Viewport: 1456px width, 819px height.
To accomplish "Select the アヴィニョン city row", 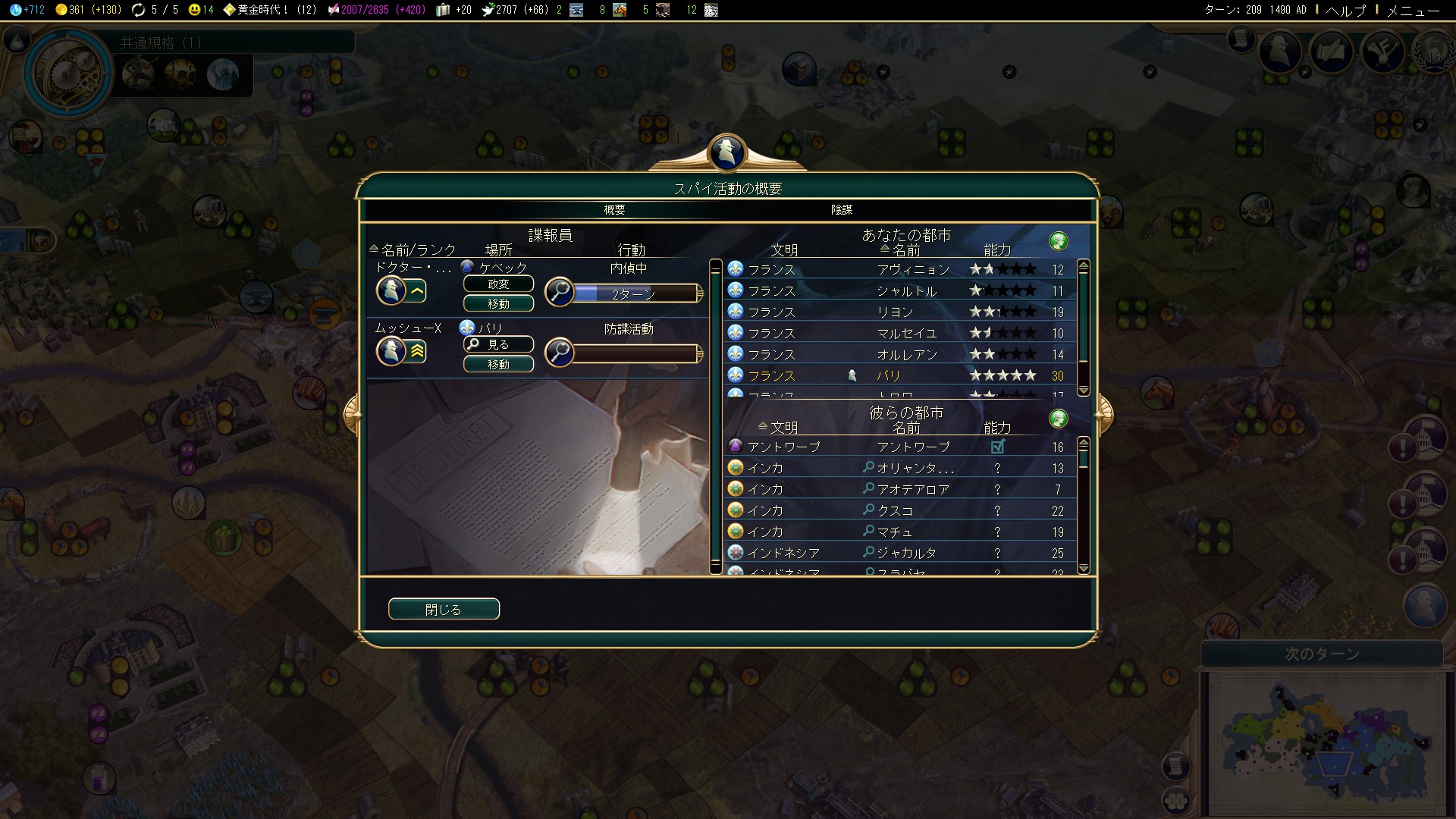I will pos(902,269).
